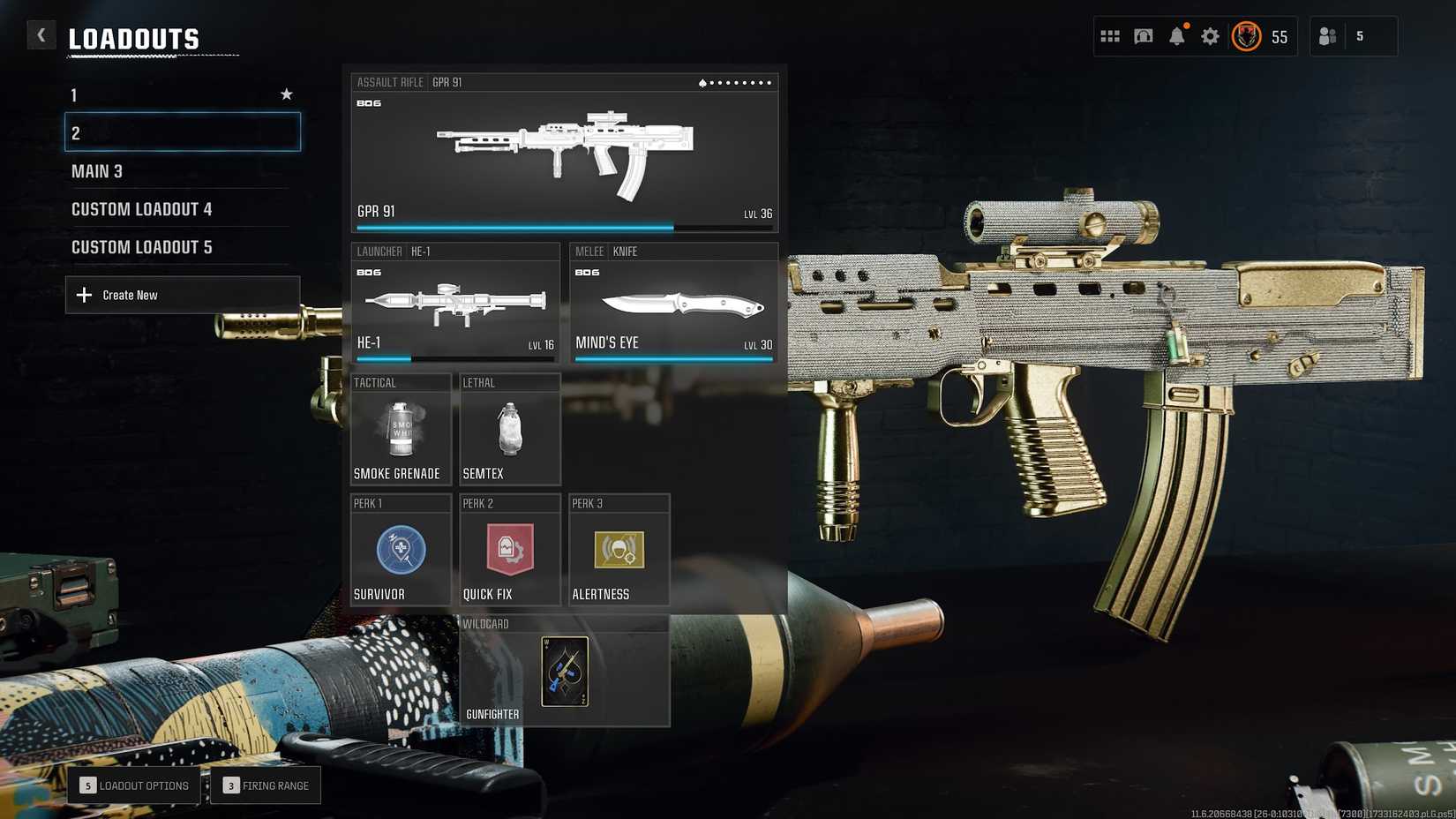1456x819 pixels.
Task: Select the clan emblem showing level 55
Action: point(1246,37)
